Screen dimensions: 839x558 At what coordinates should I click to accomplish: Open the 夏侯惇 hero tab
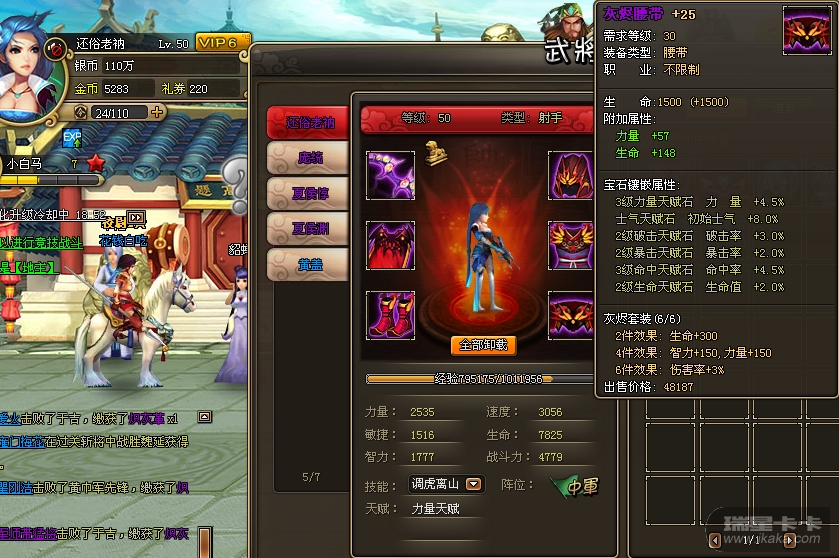(x=309, y=194)
